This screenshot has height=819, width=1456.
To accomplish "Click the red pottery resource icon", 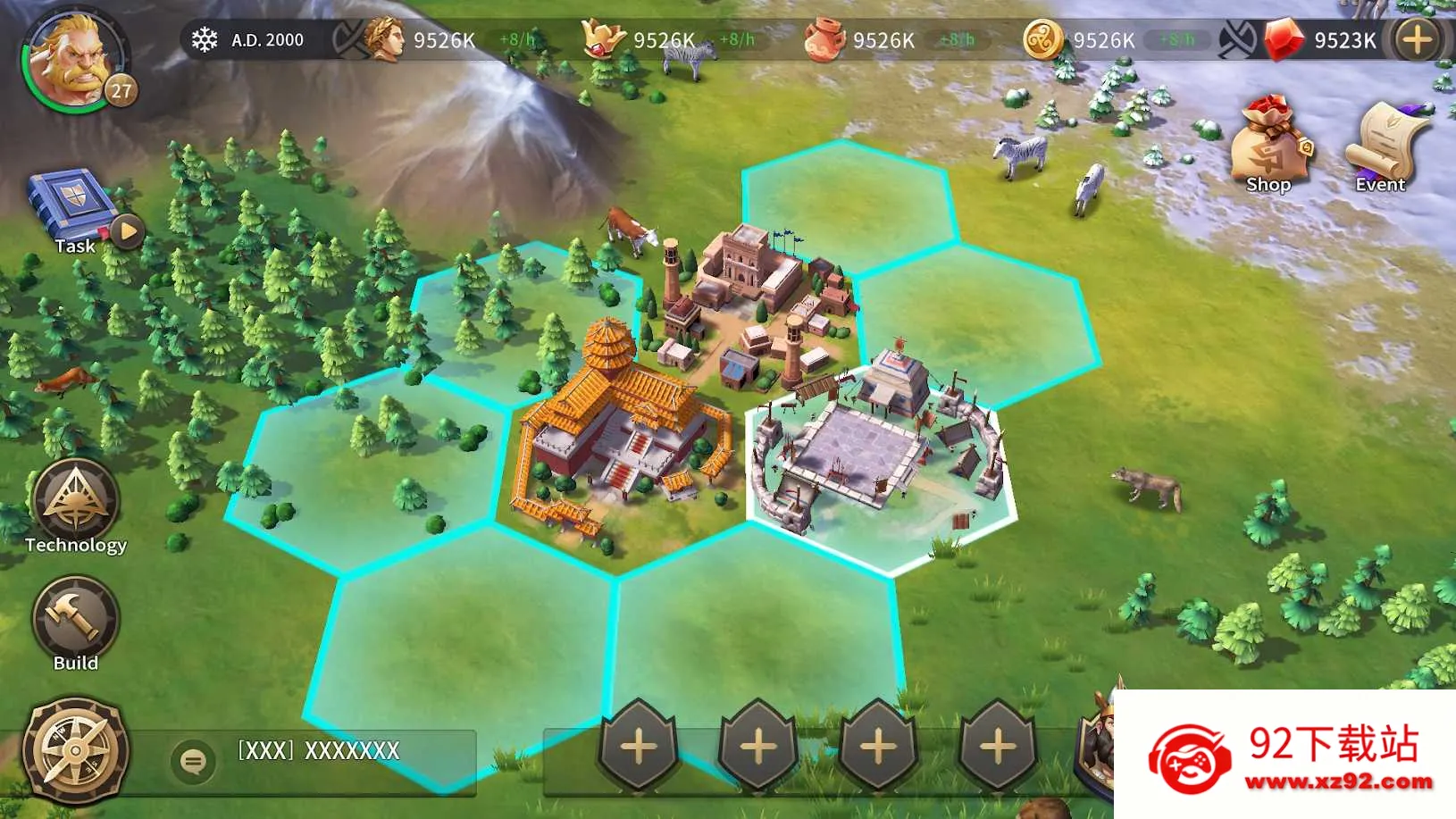I will click(824, 40).
